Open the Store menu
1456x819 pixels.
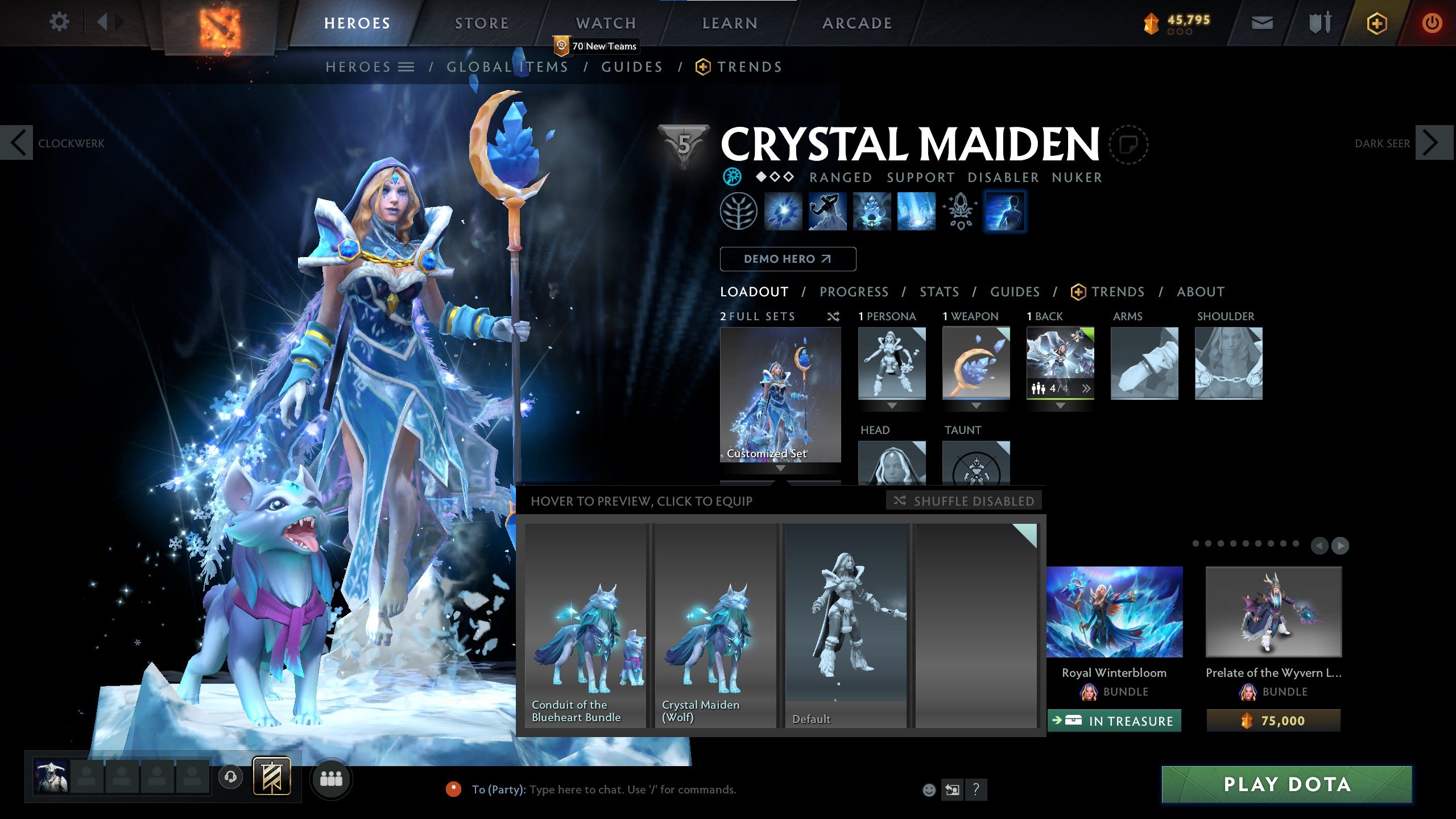[481, 23]
